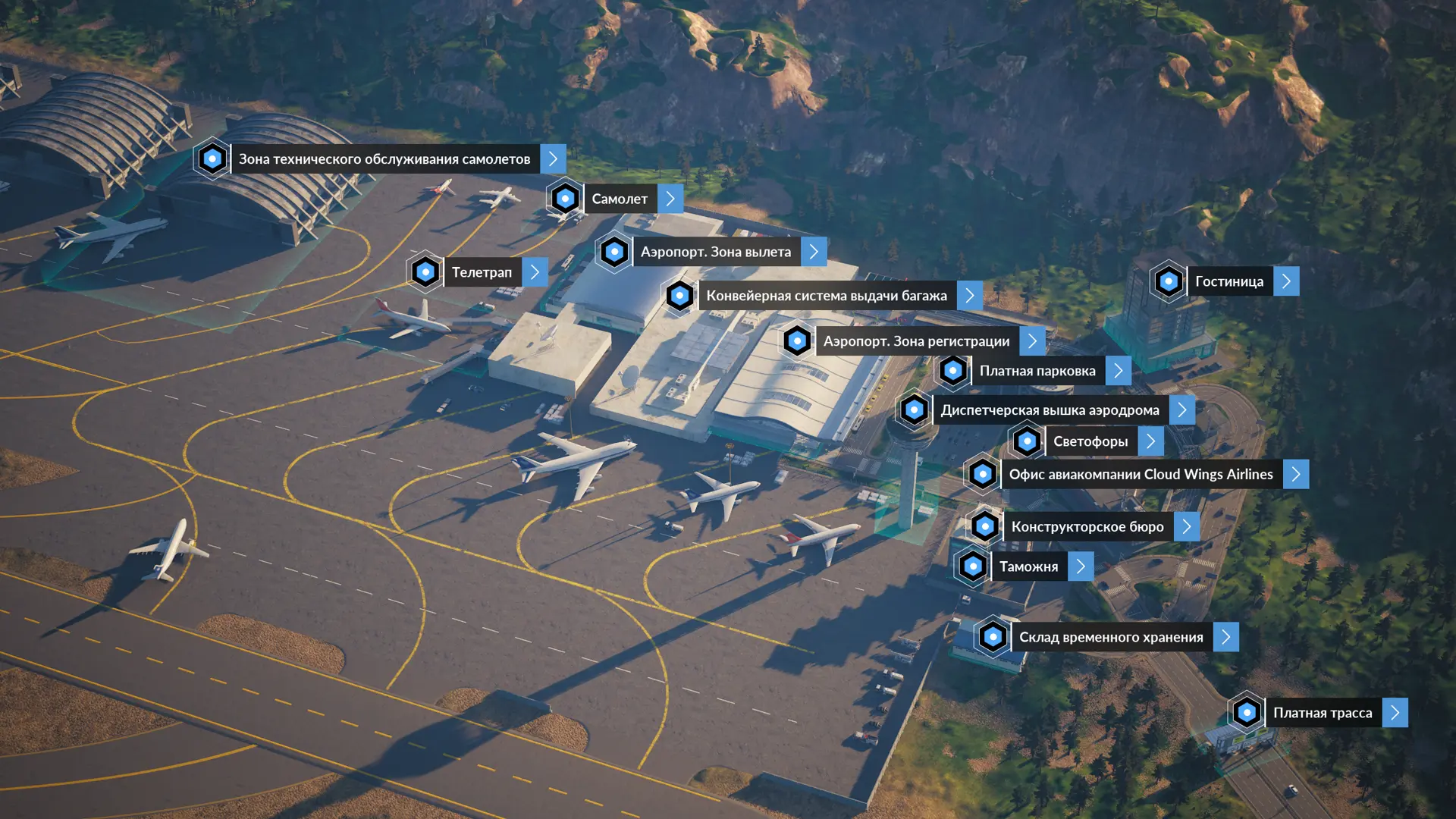Image resolution: width=1456 pixels, height=819 pixels.
Task: Select Диспетчерская вышка аэродрома marker
Action: pos(1050,410)
